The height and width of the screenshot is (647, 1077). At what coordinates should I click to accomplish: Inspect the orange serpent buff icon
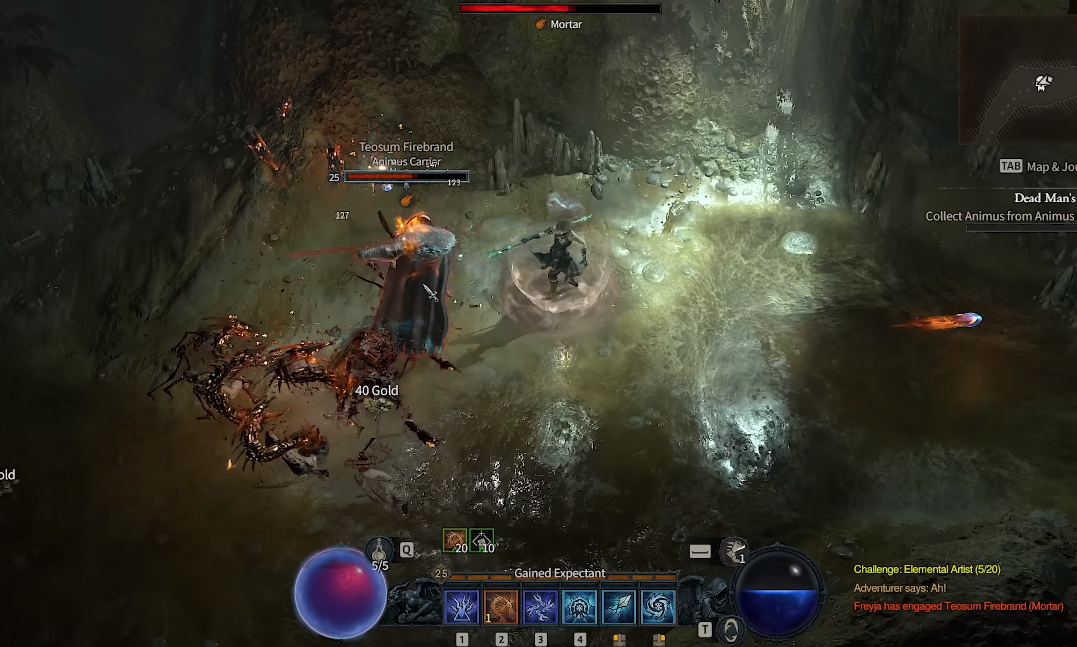456,541
